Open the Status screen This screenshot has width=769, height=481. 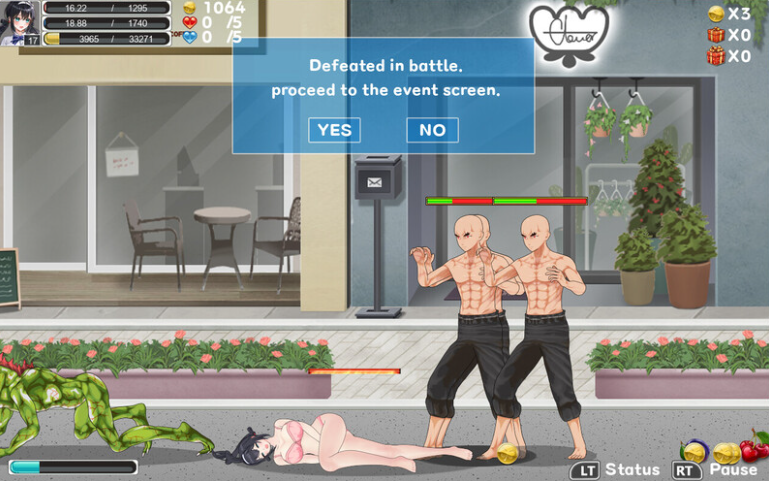coord(616,469)
